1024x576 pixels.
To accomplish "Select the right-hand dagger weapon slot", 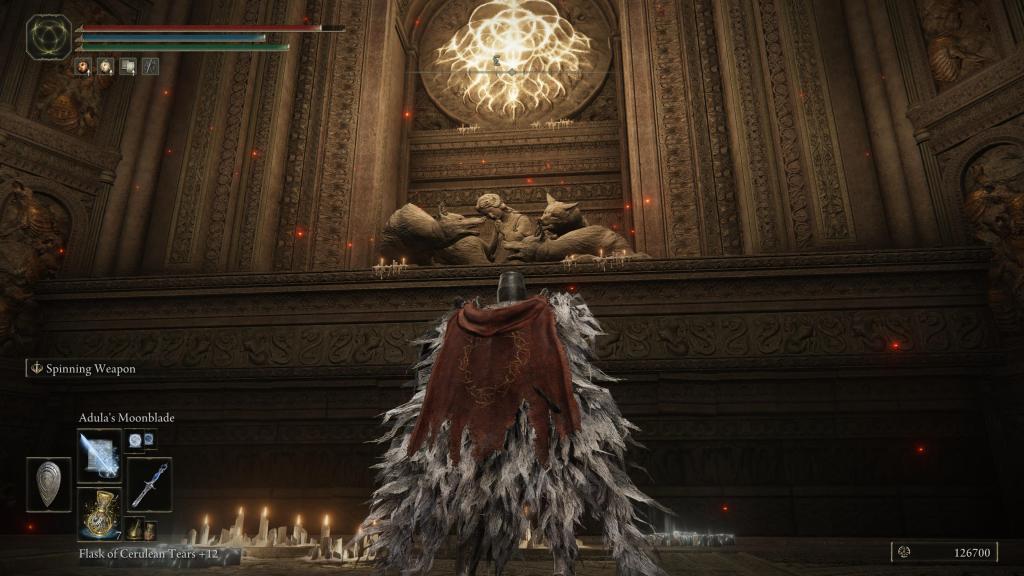I will click(x=149, y=485).
